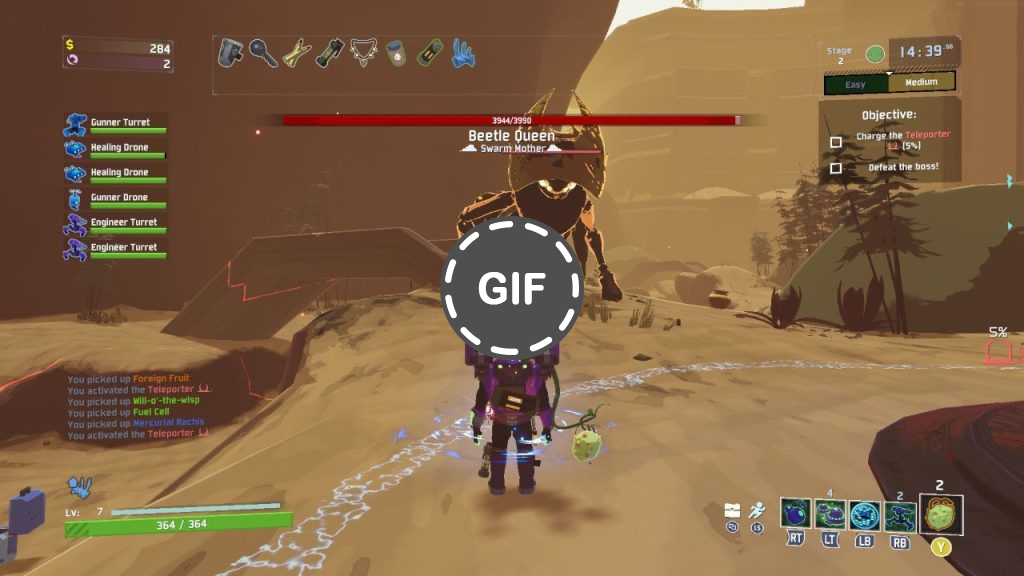
Task: Choose the turret deploy skill icon
Action: [x=899, y=515]
